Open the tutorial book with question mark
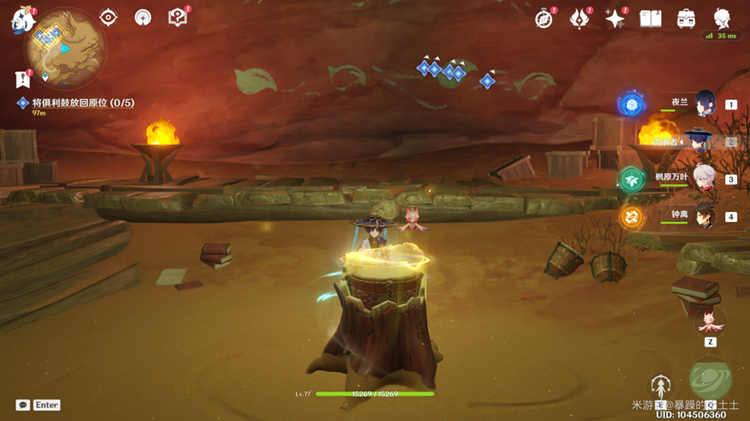 coord(177,17)
